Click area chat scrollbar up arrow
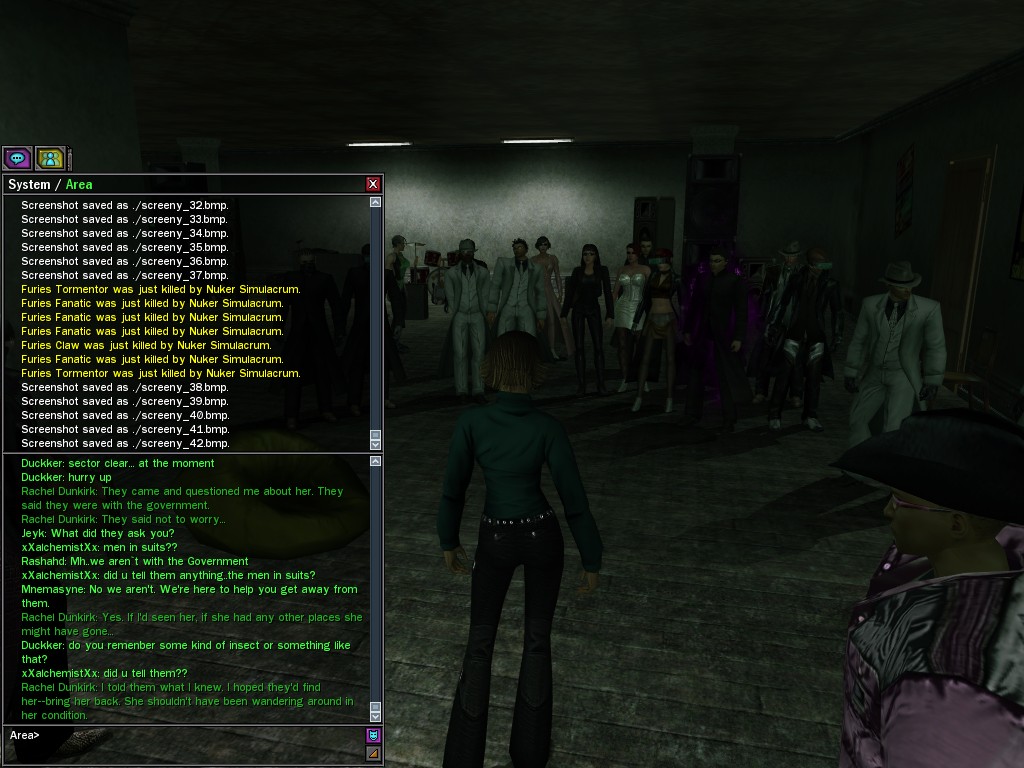1024x768 pixels. 376,461
